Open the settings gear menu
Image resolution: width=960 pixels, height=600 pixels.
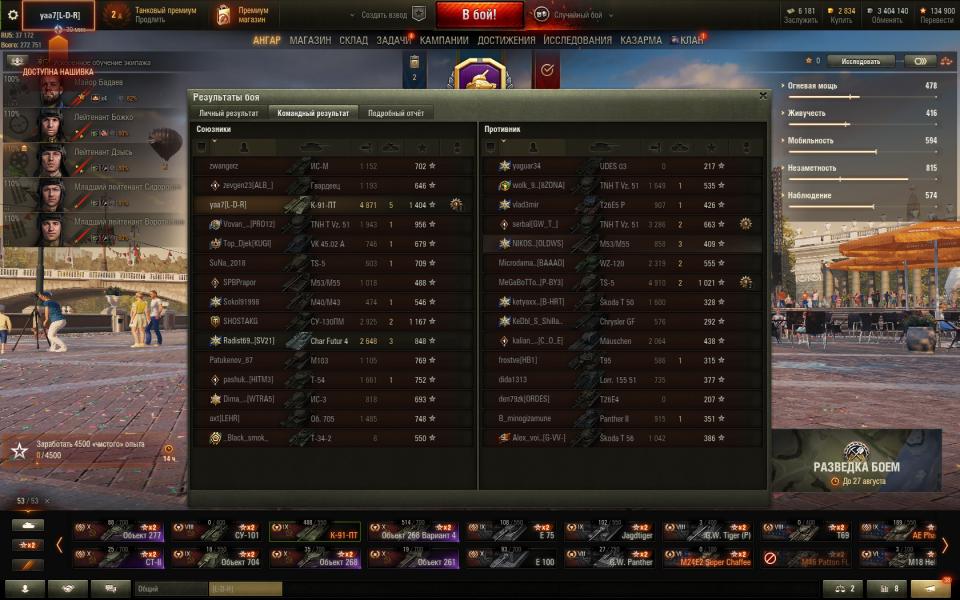coord(13,15)
